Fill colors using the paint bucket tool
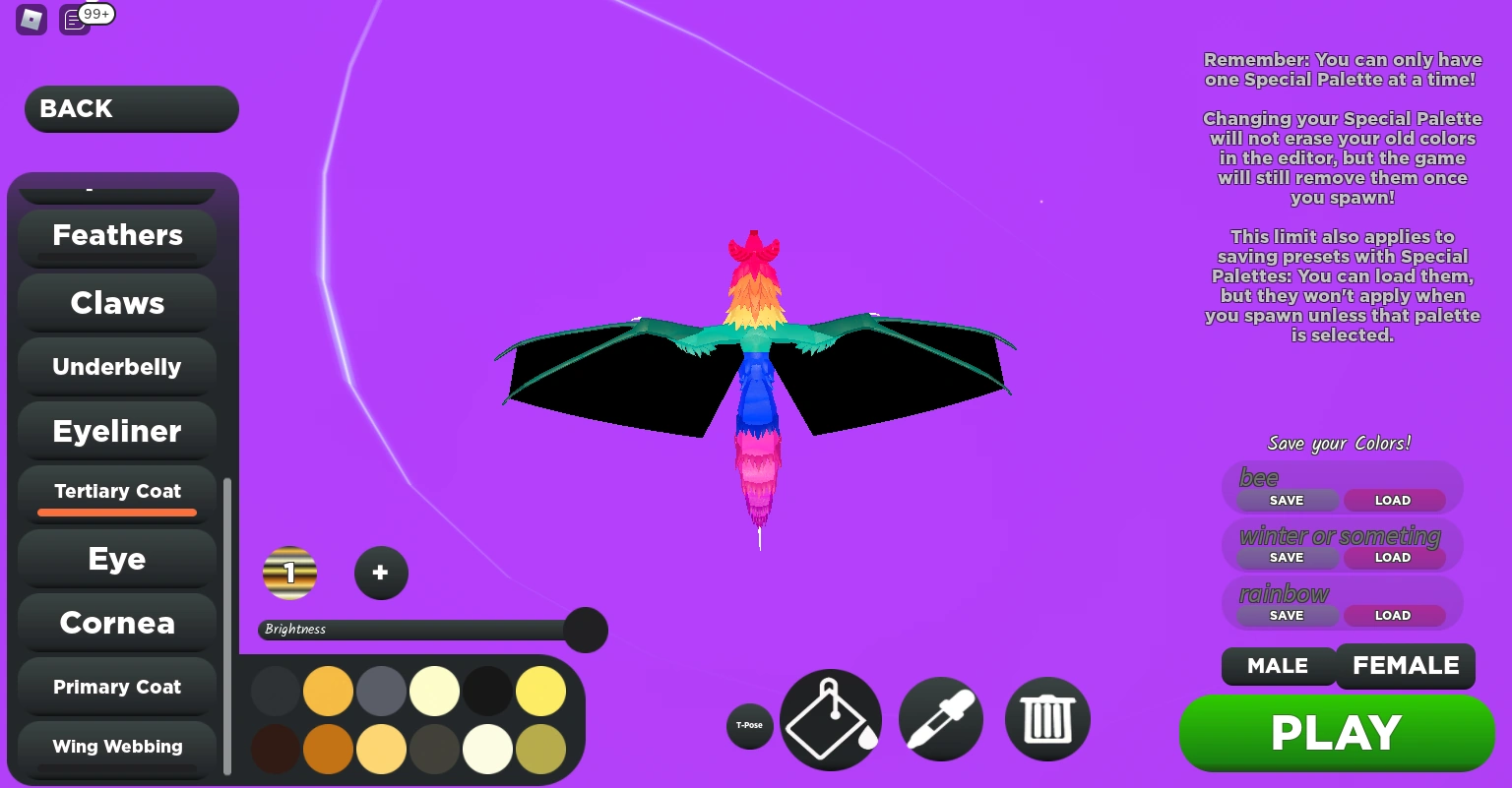Image resolution: width=1512 pixels, height=788 pixels. 830,719
